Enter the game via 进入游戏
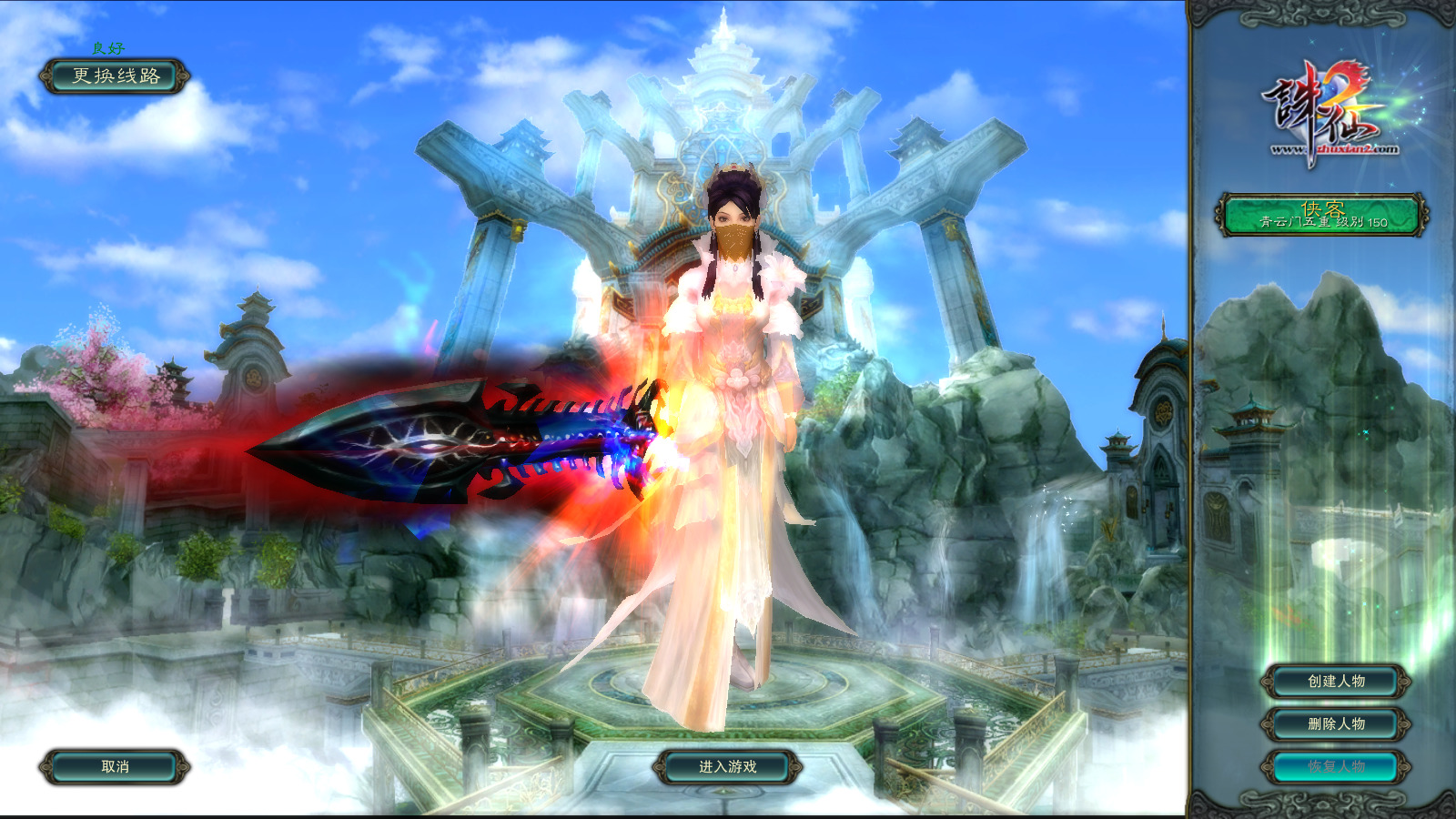Viewport: 1456px width, 819px height. pyautogui.click(x=727, y=767)
